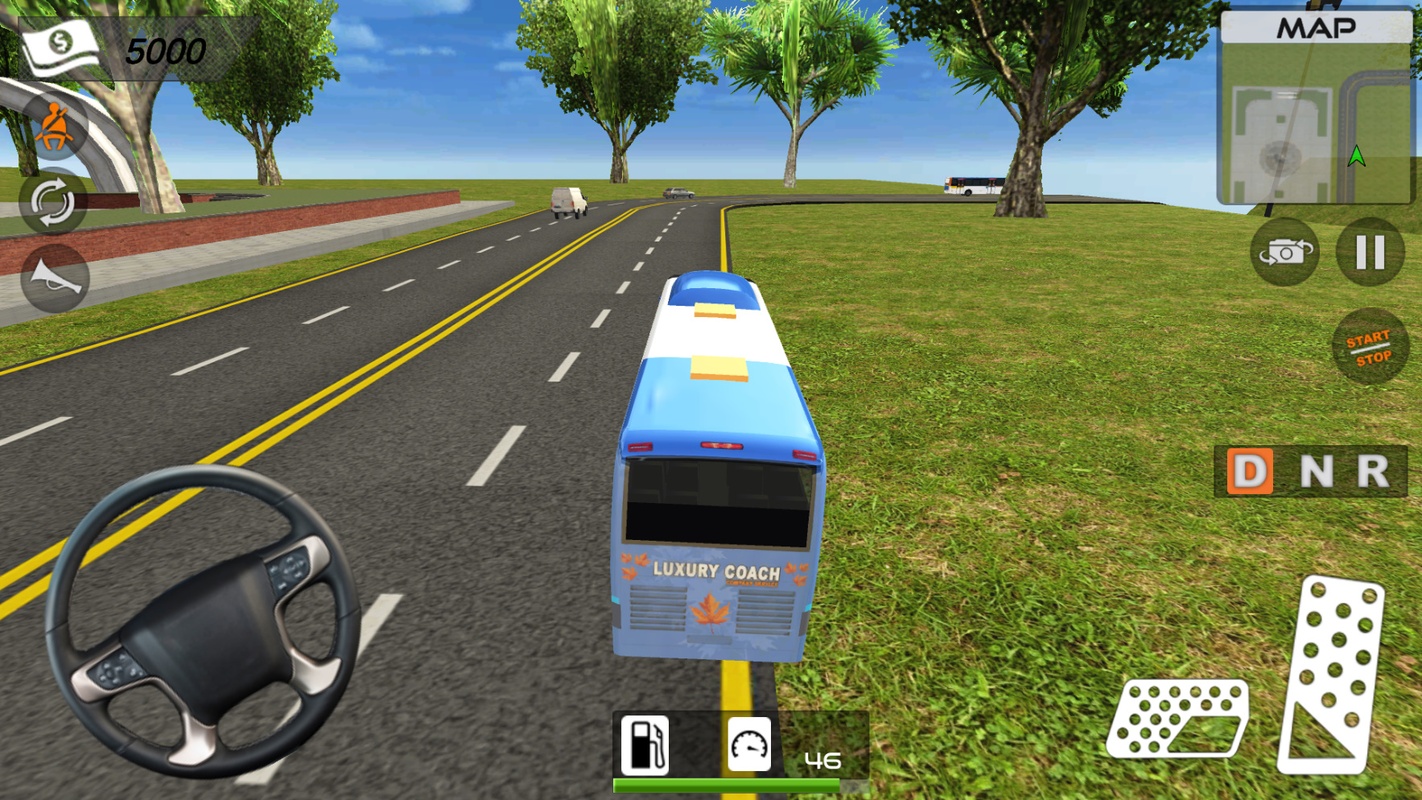Switch the camera view

pyautogui.click(x=1285, y=252)
